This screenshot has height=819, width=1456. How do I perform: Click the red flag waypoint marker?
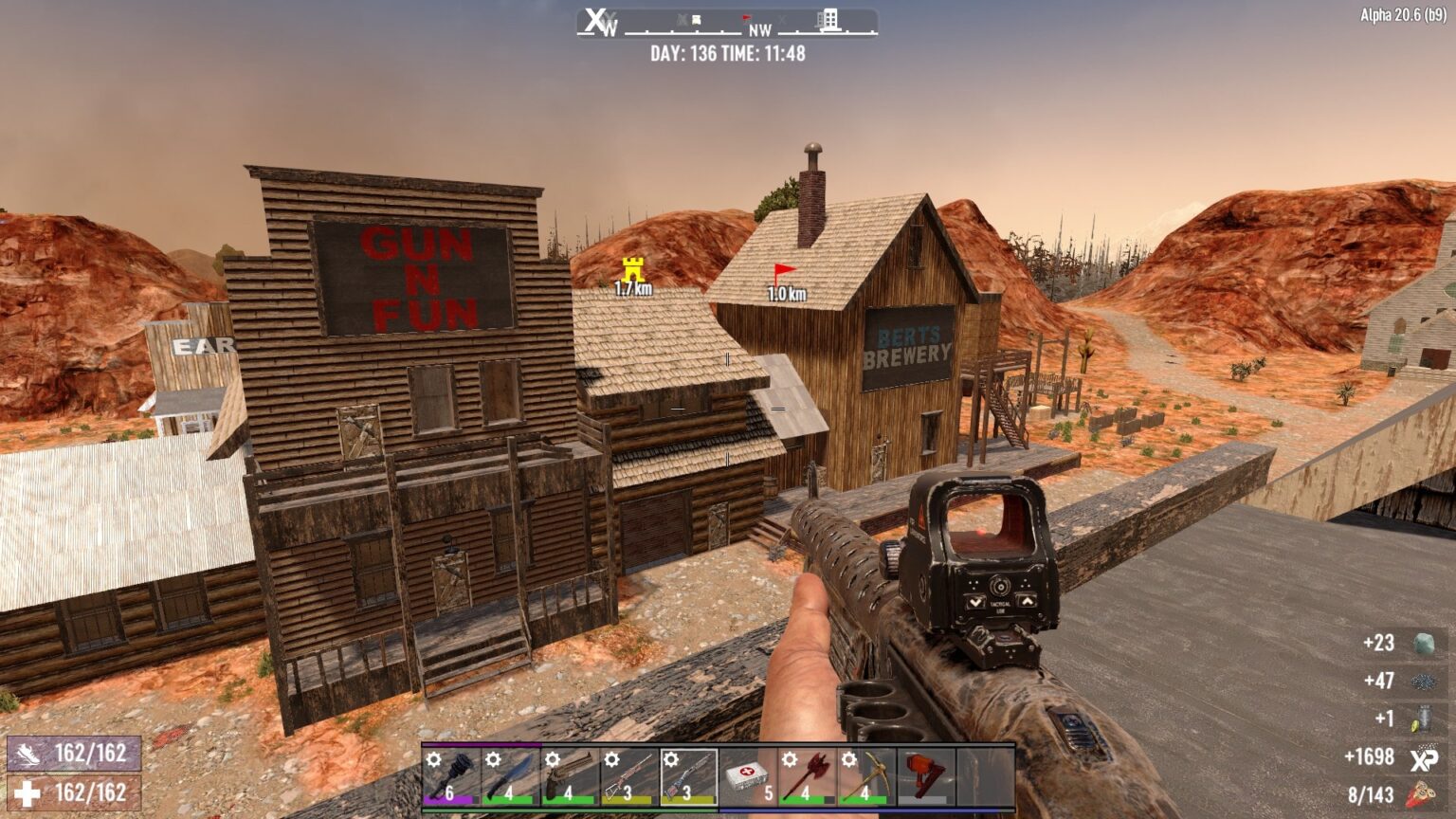click(781, 271)
